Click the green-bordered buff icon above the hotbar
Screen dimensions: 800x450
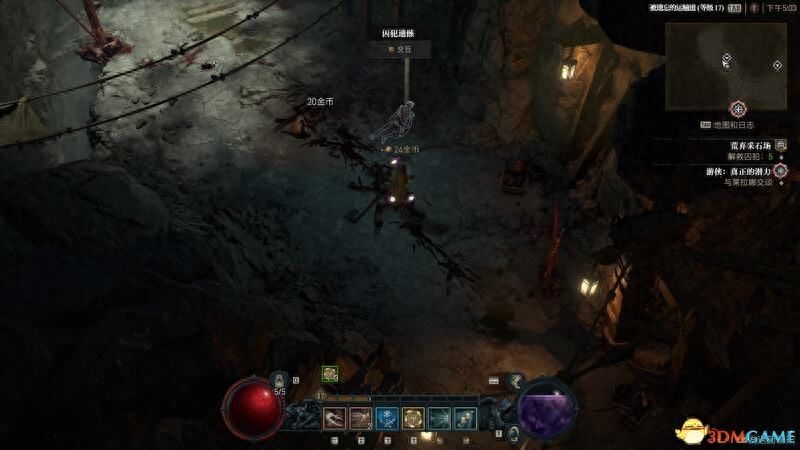329,373
